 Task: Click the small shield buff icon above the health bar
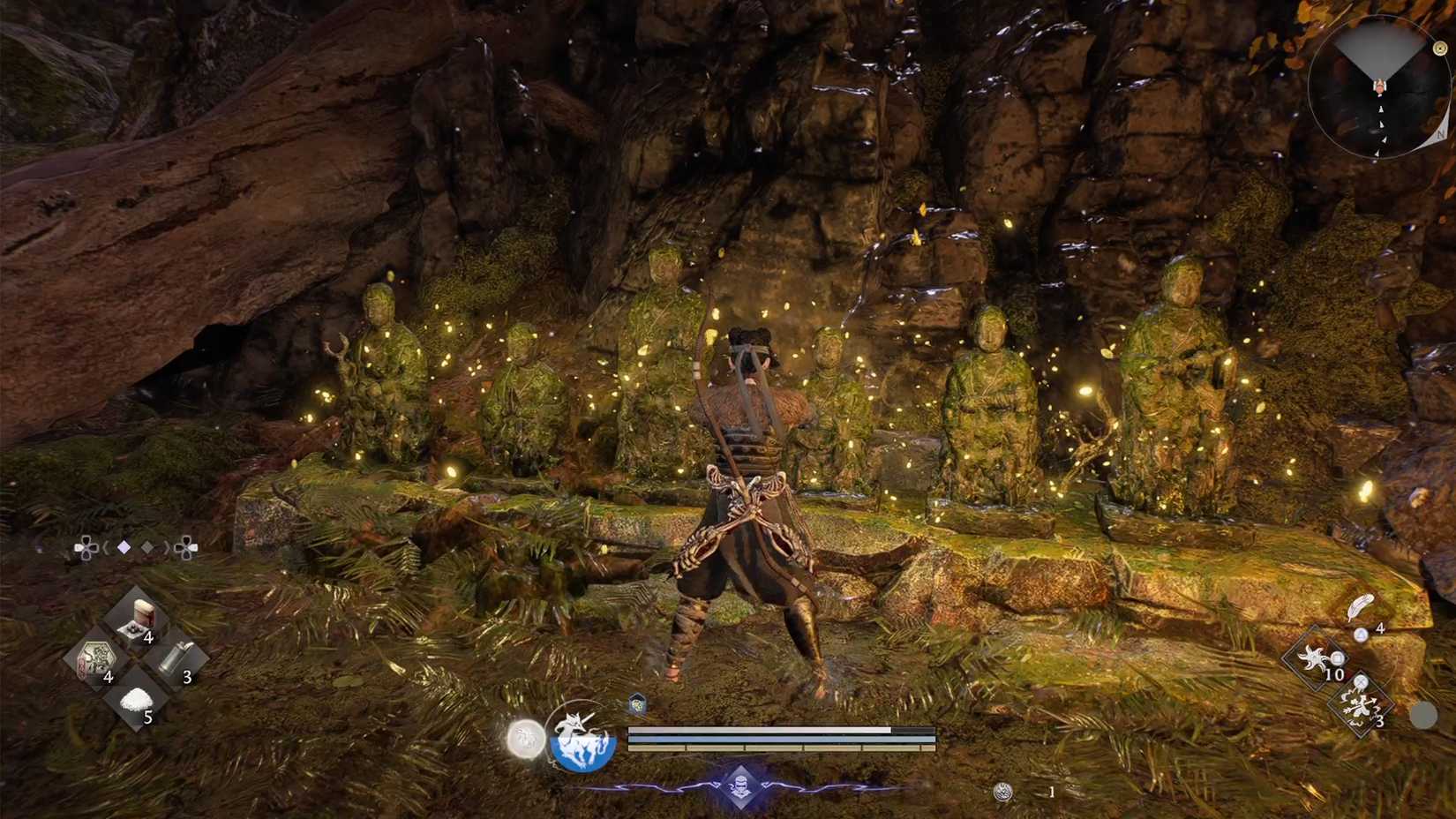[636, 703]
